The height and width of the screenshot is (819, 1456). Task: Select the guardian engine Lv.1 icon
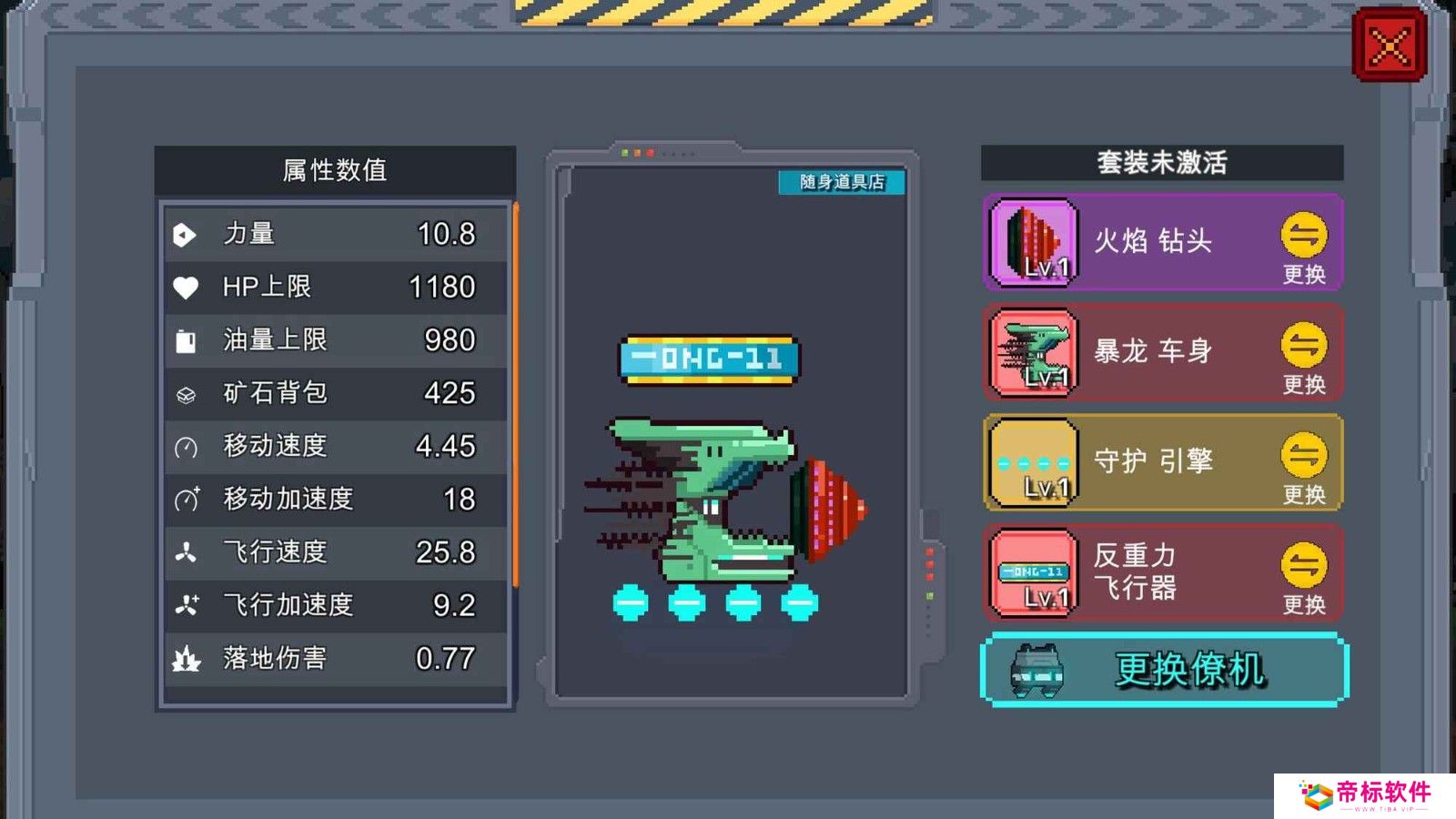coord(1034,463)
